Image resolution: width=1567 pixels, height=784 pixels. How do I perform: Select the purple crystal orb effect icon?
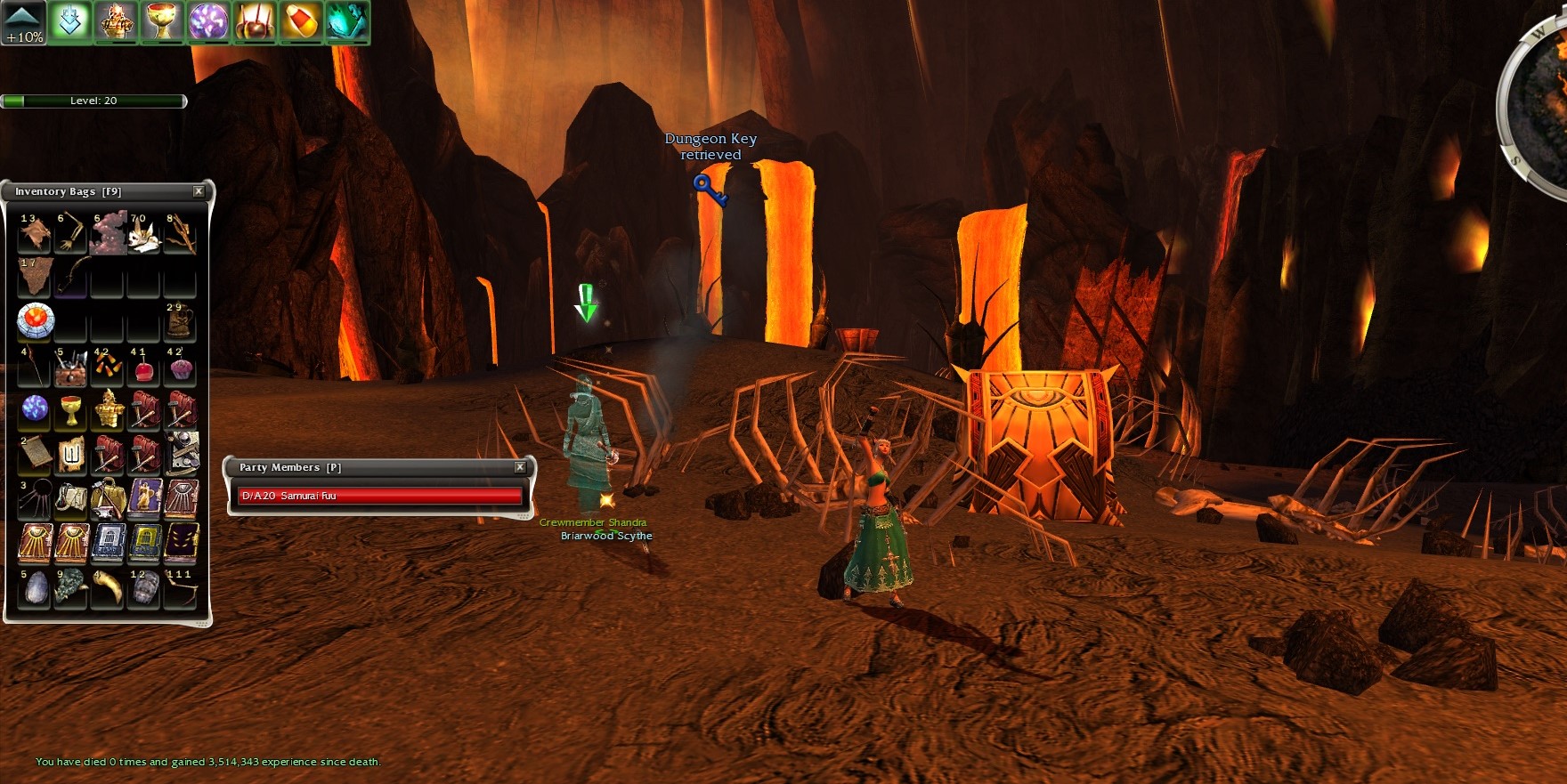(208, 22)
